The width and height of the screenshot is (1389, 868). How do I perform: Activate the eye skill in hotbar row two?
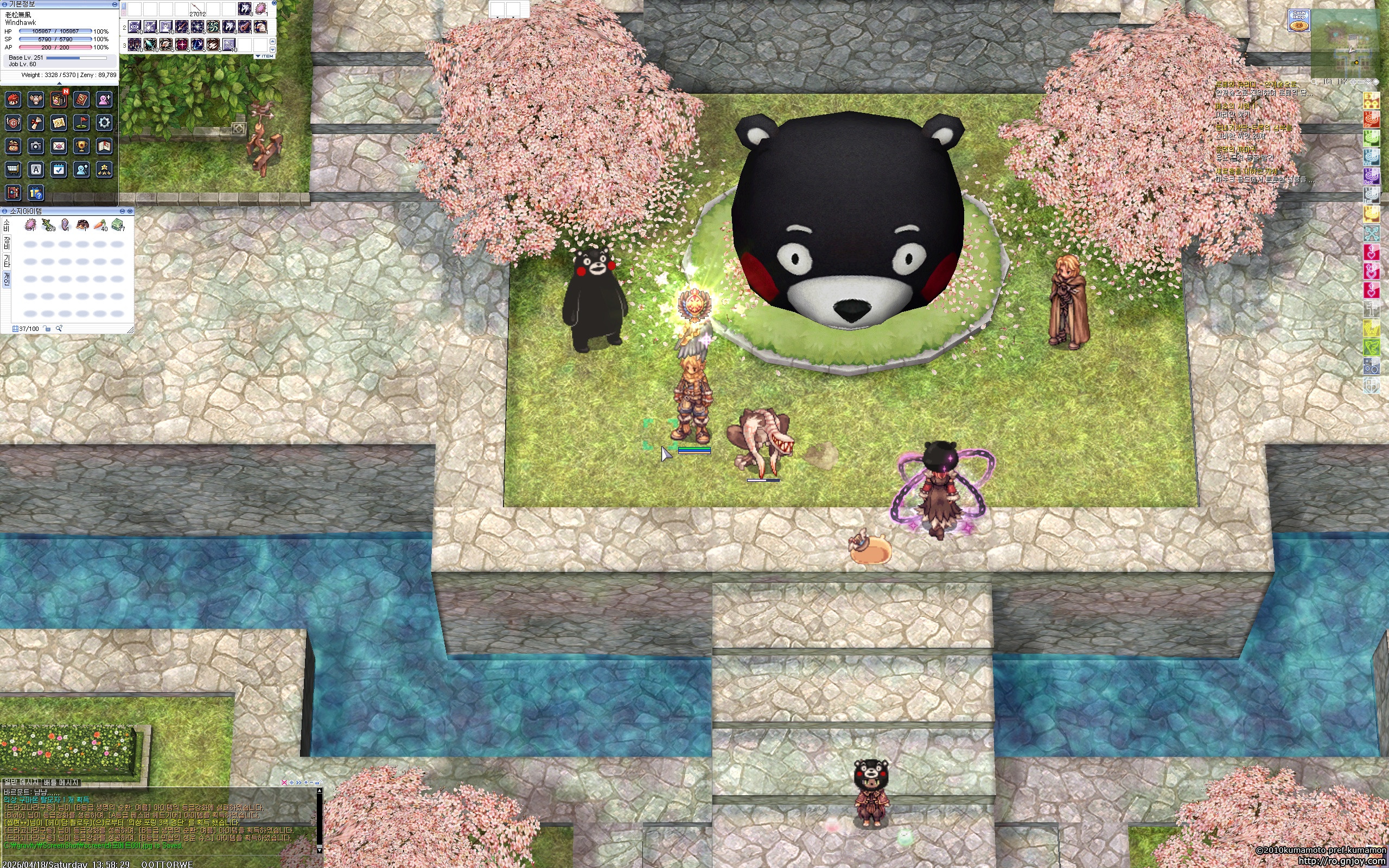(x=135, y=27)
